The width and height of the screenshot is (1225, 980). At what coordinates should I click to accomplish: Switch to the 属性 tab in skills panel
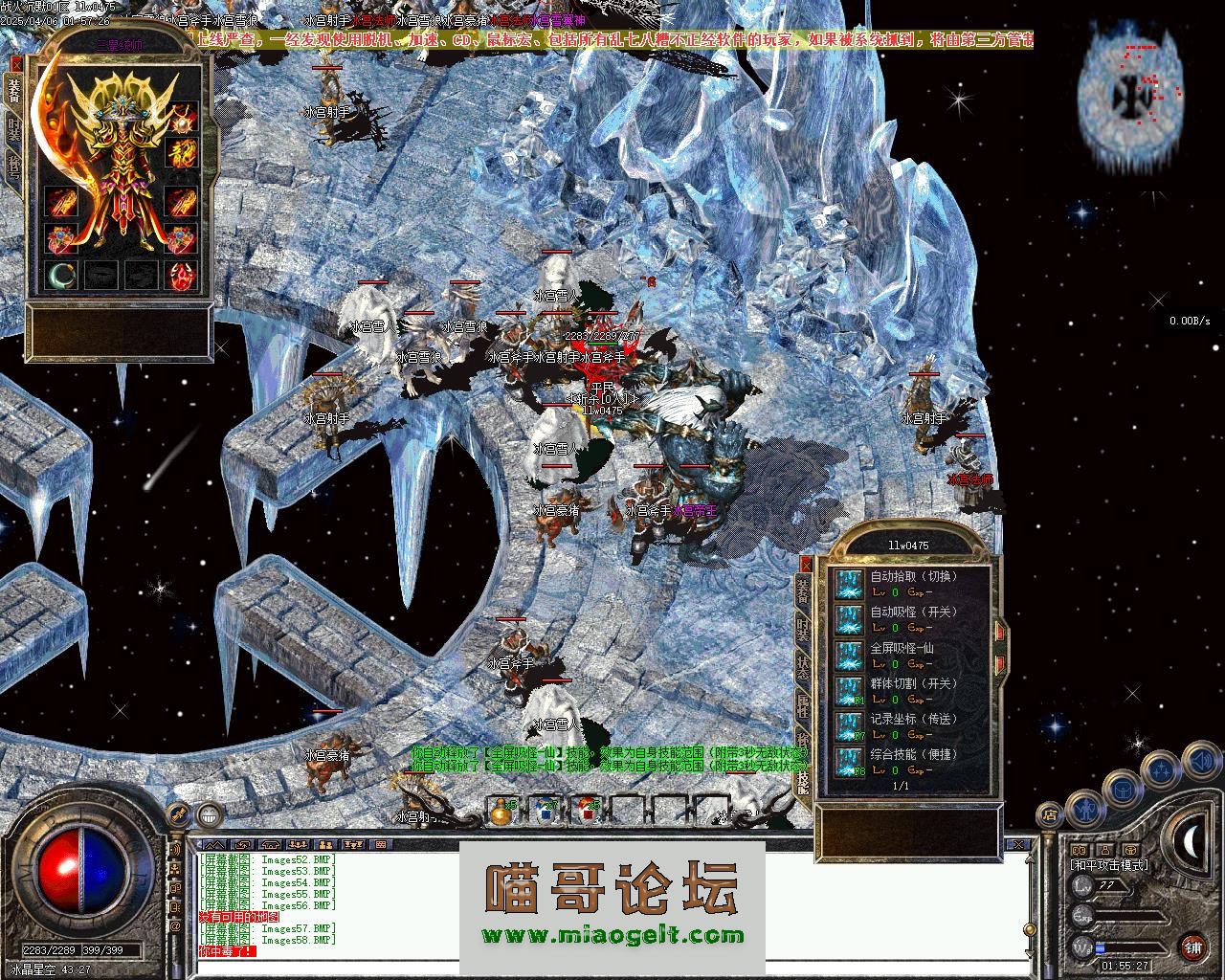[804, 708]
